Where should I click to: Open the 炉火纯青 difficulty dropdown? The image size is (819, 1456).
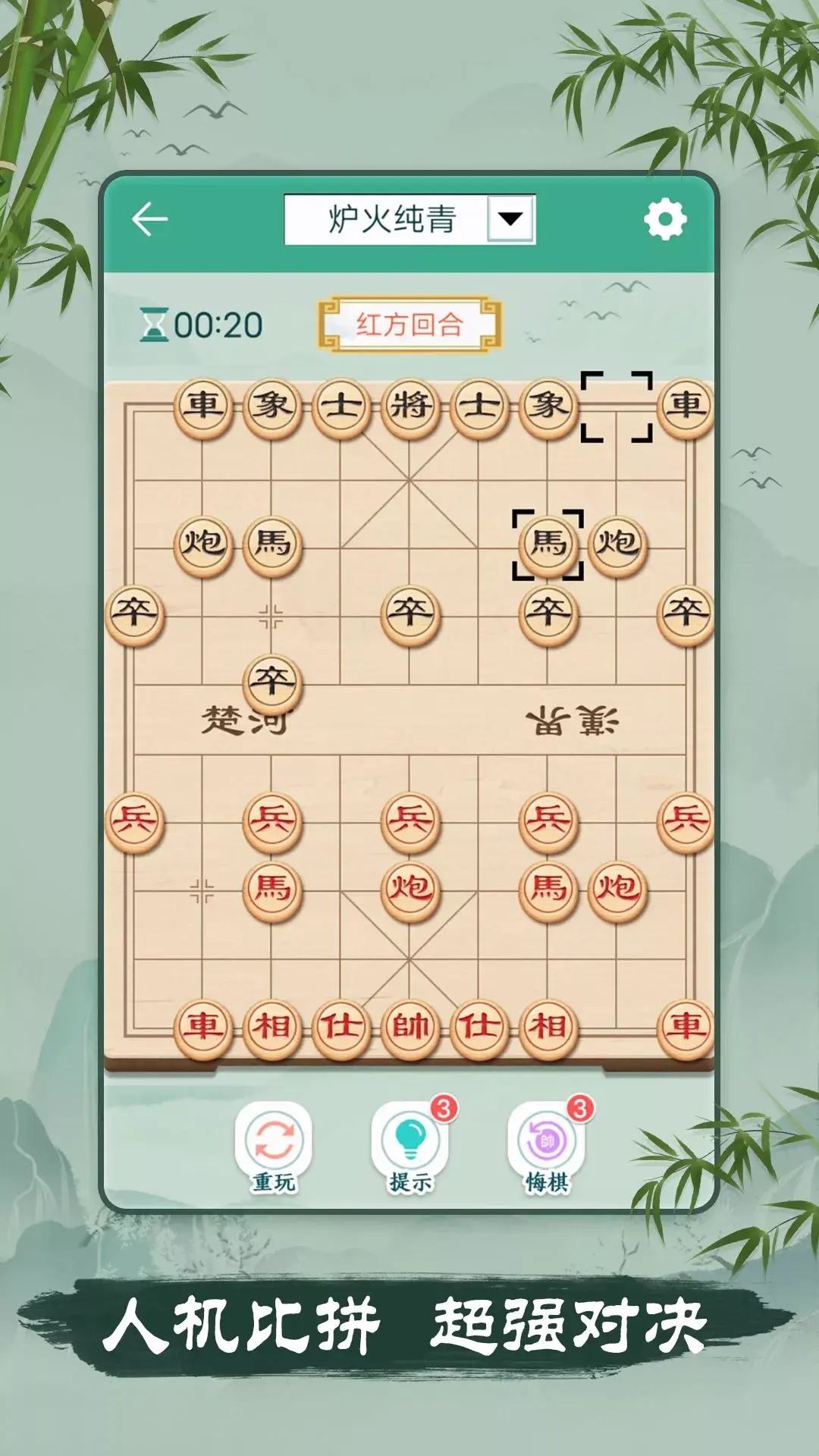coord(510,219)
